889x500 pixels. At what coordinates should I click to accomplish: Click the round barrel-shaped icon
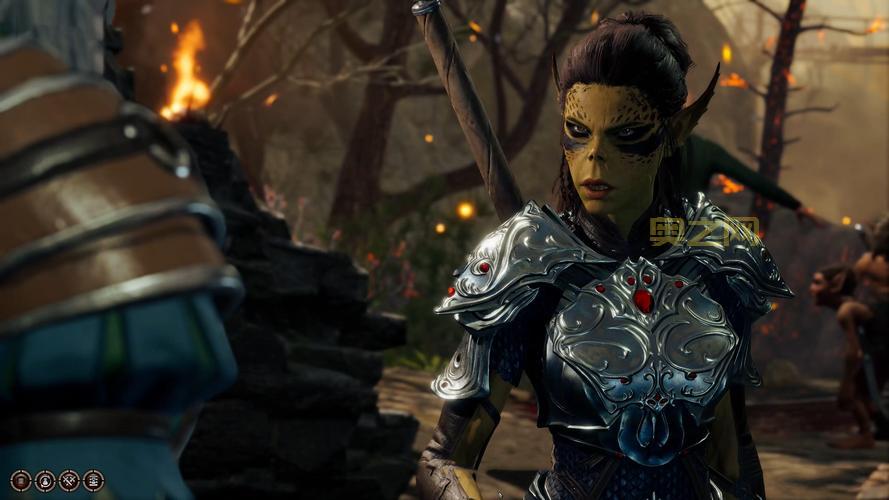[21, 481]
